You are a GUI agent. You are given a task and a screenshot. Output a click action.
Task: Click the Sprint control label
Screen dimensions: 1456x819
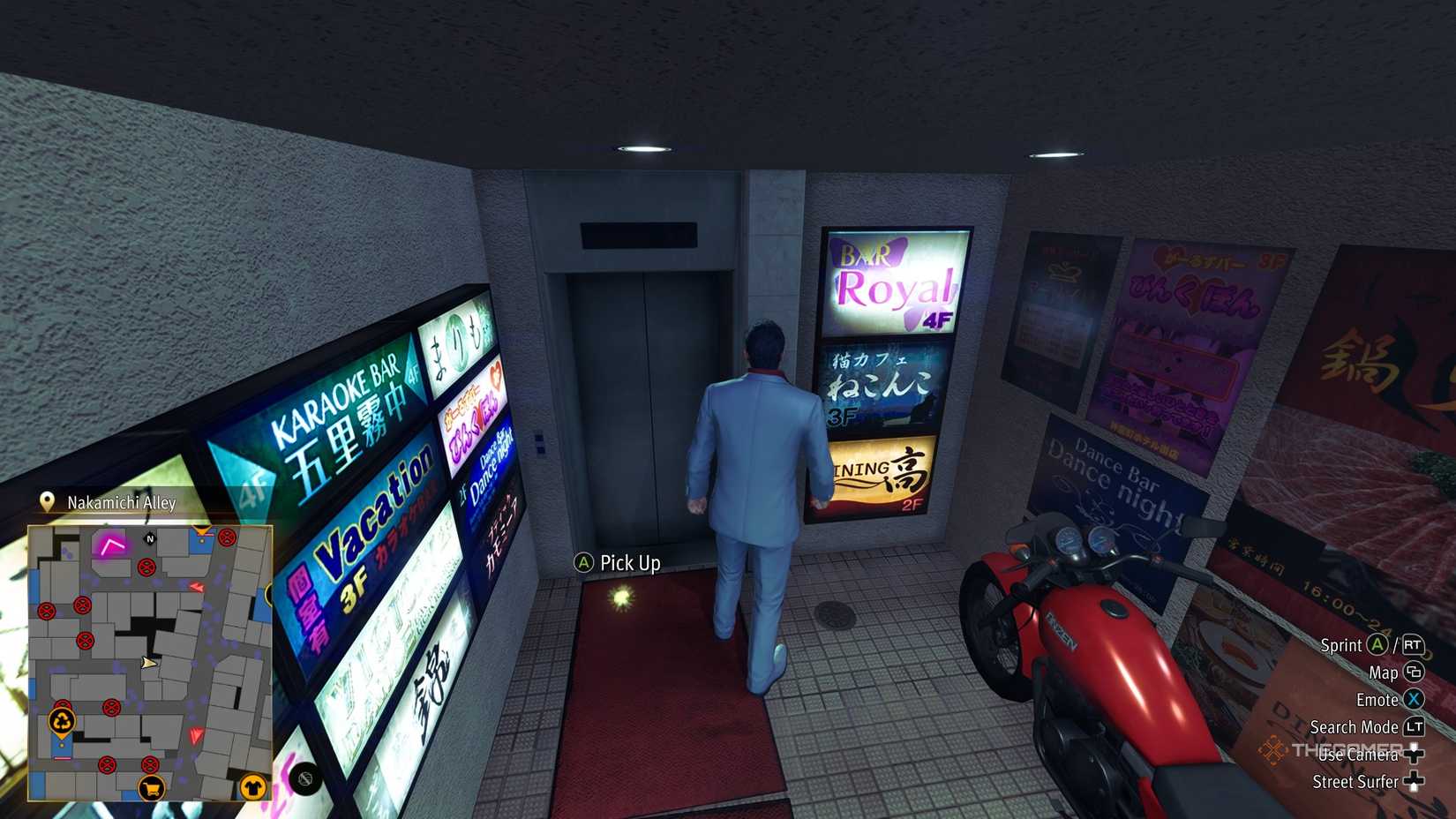click(x=1340, y=646)
